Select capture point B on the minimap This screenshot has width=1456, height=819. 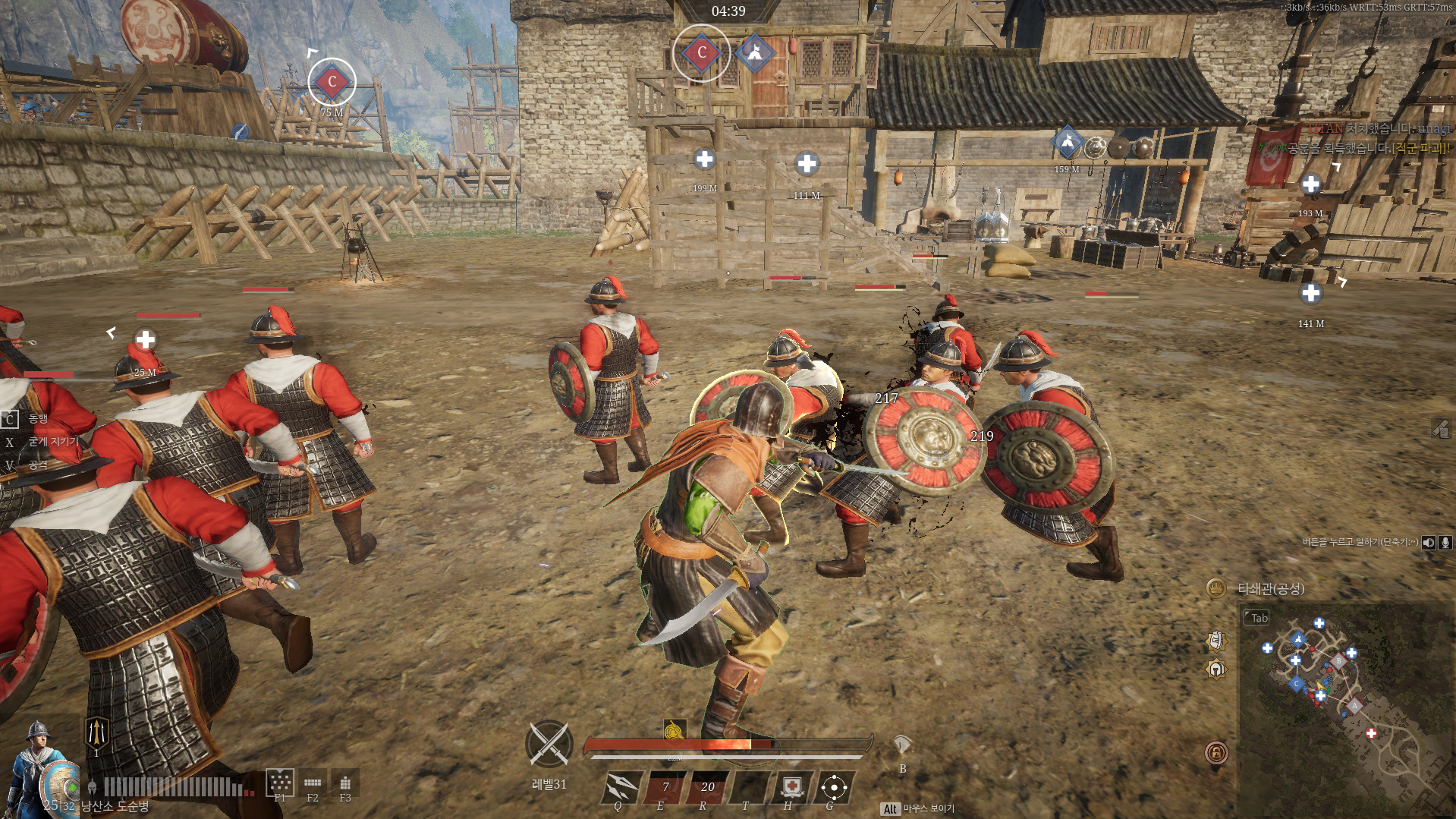pos(1339,661)
